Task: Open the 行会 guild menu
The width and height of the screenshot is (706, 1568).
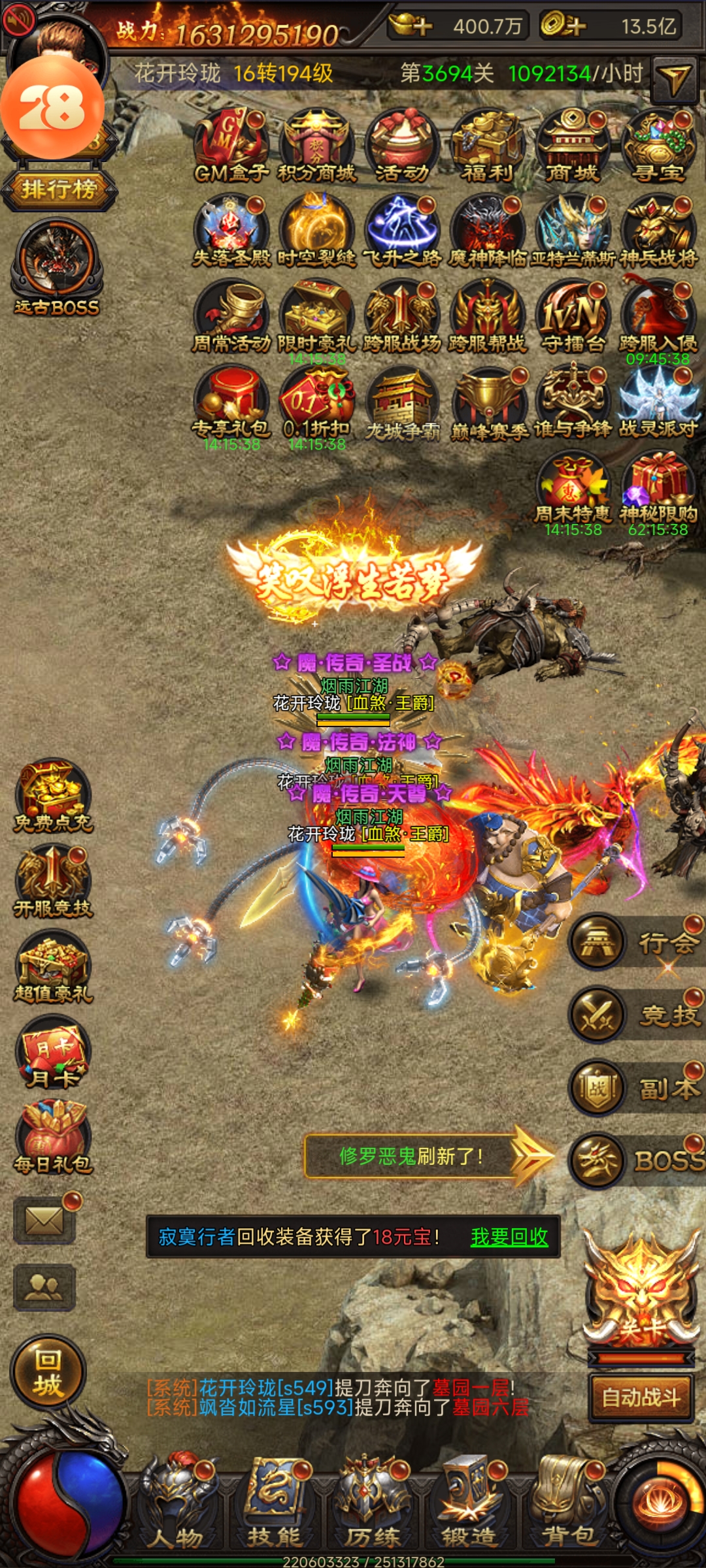Action: click(637, 942)
